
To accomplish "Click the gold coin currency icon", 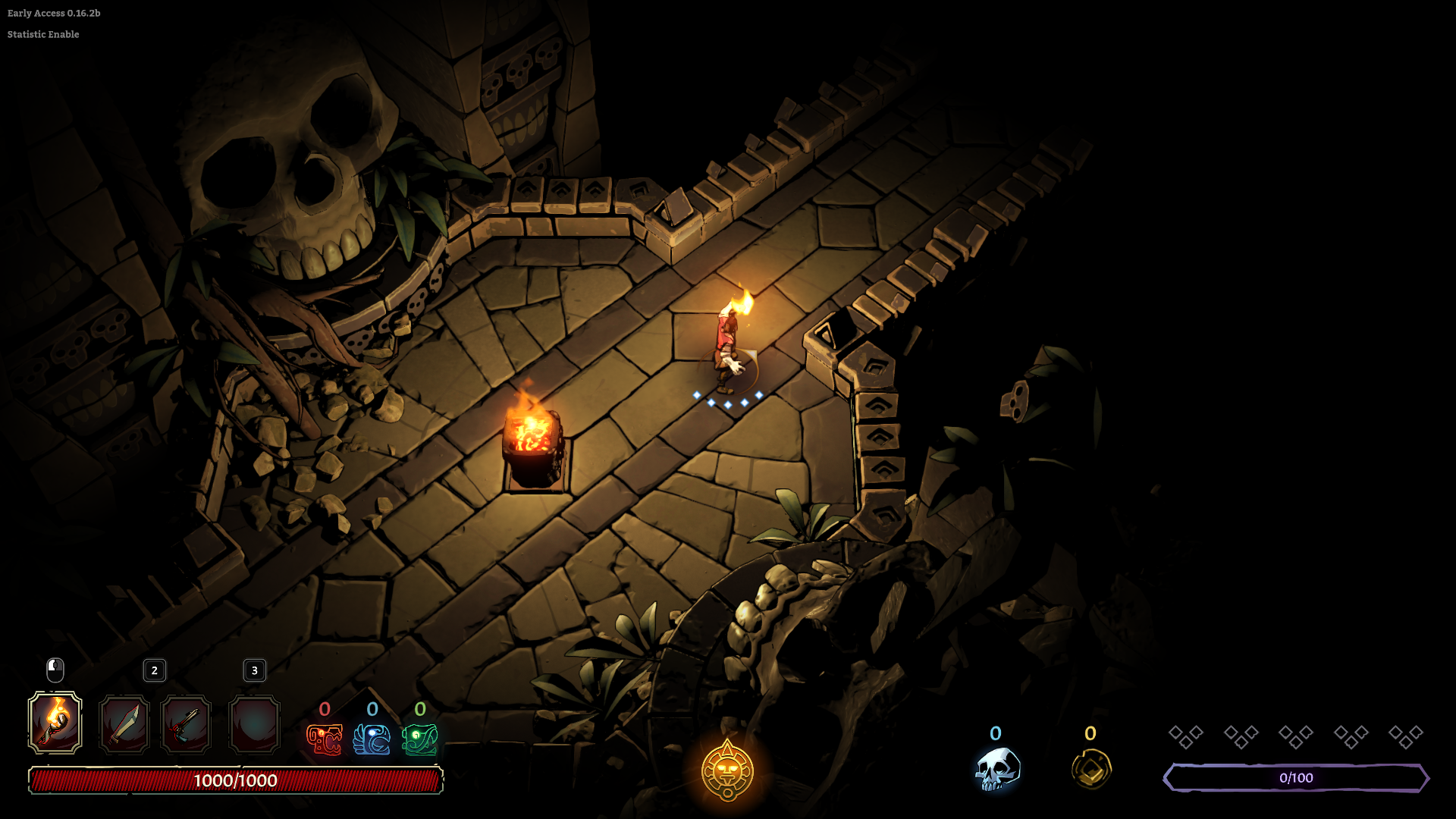I will [x=1091, y=770].
